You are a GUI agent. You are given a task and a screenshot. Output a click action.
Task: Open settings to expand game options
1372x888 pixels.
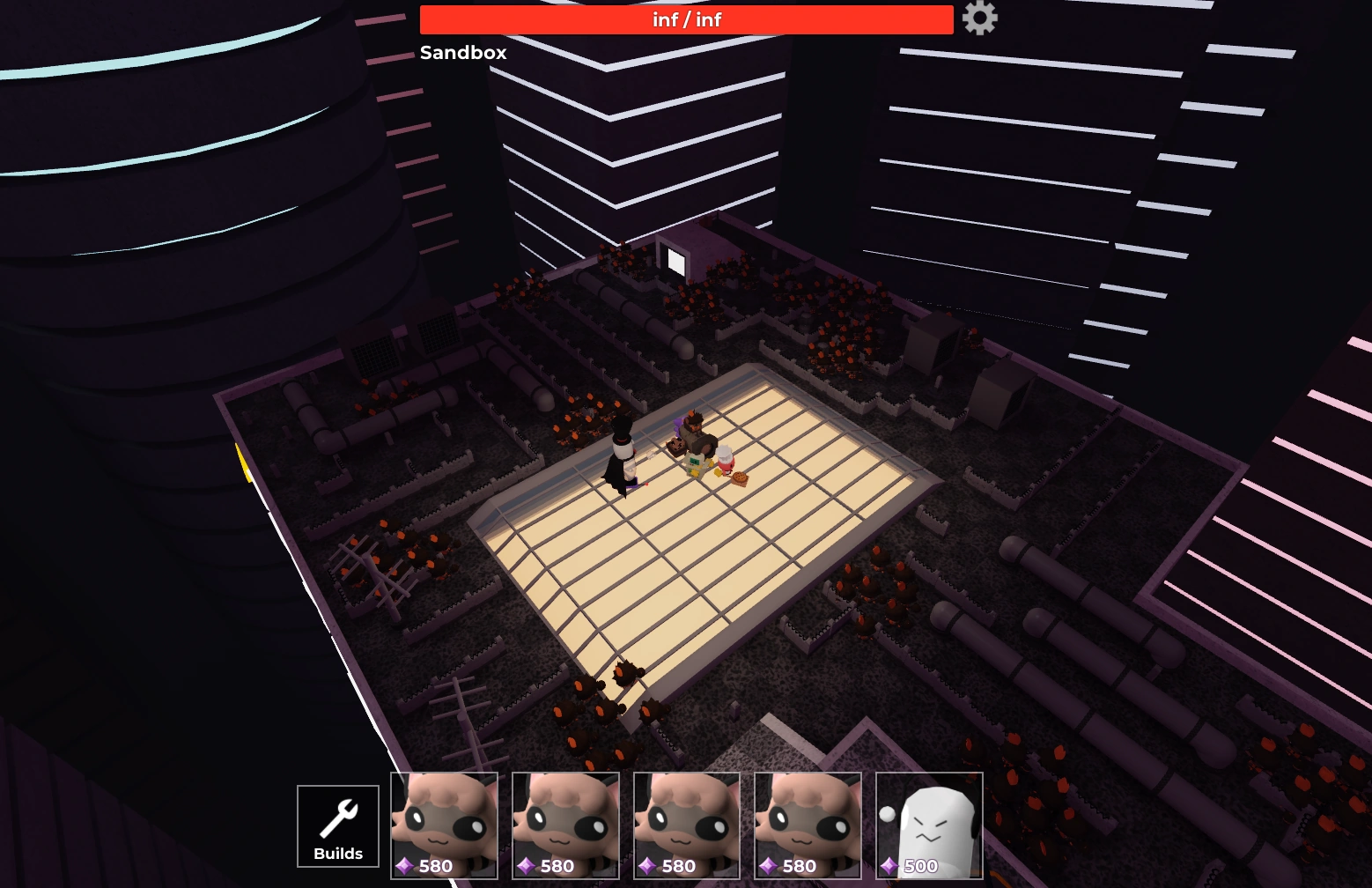[x=979, y=18]
